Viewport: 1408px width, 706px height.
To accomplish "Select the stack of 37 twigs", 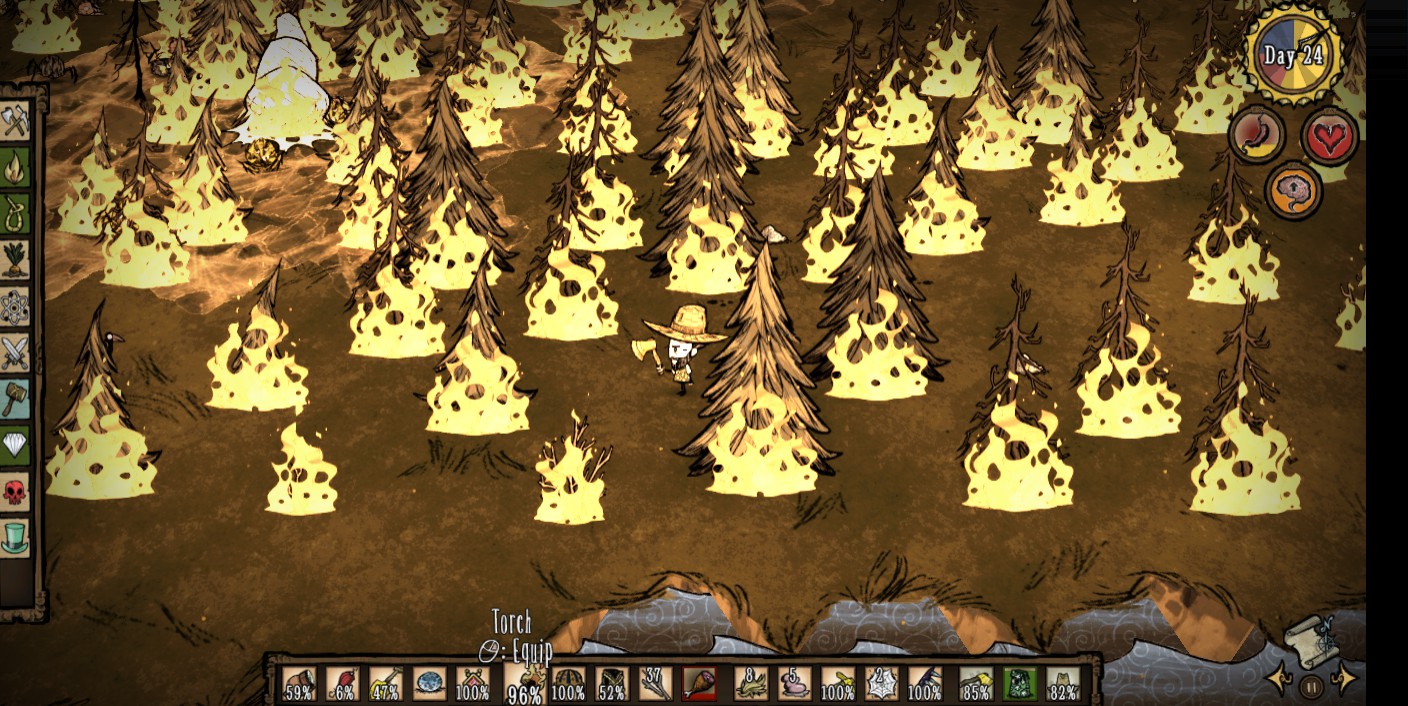I will pos(655,683).
